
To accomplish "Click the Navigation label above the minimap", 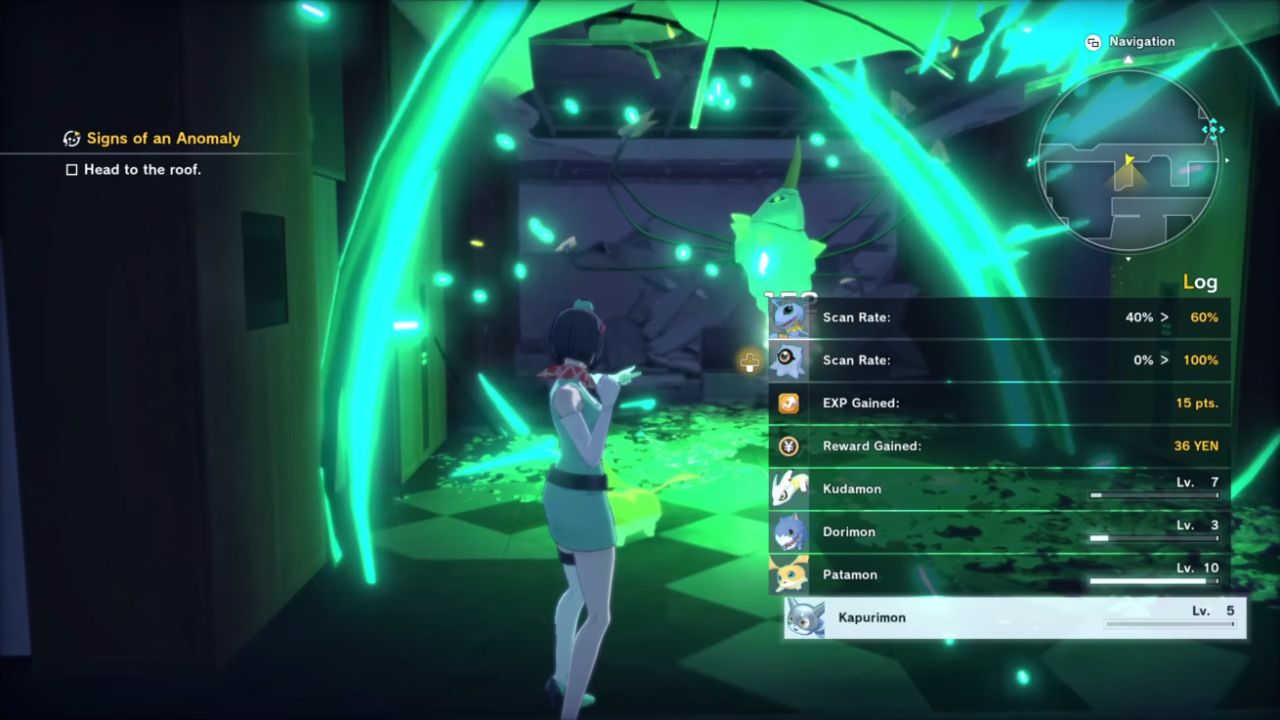I will 1141,42.
